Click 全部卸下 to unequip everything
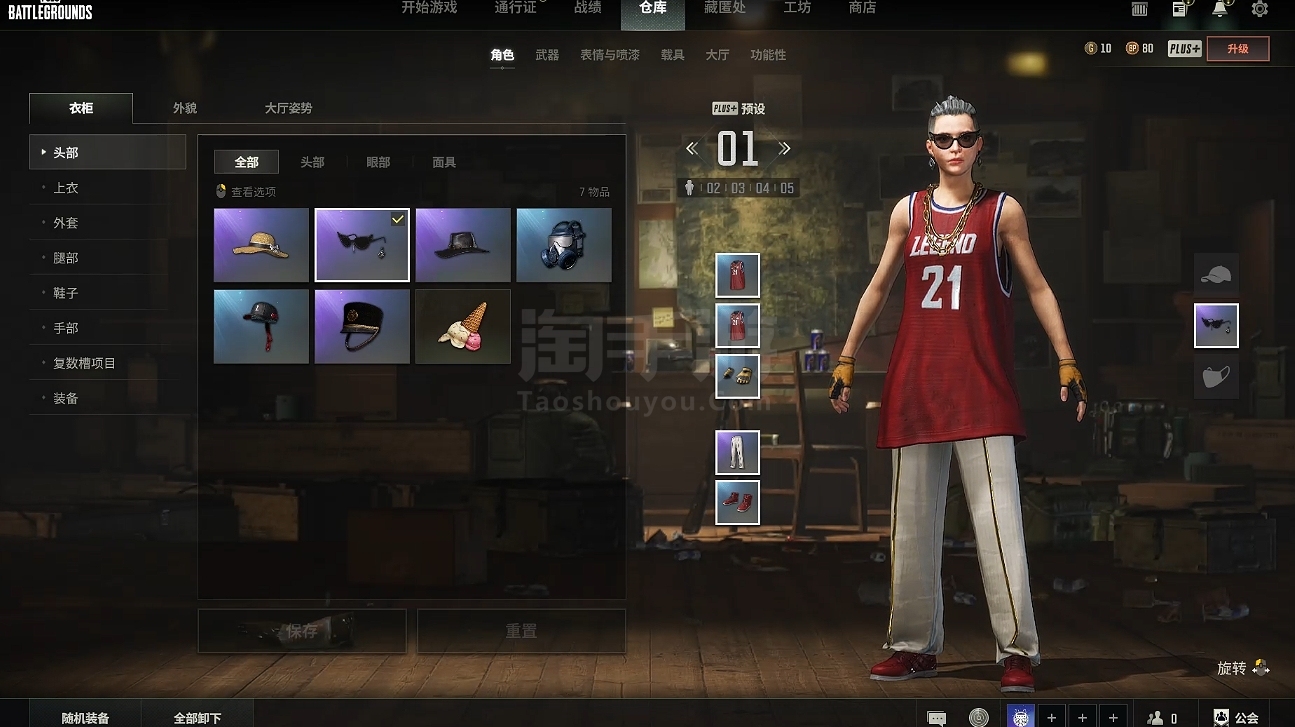This screenshot has width=1295, height=727. (197, 717)
